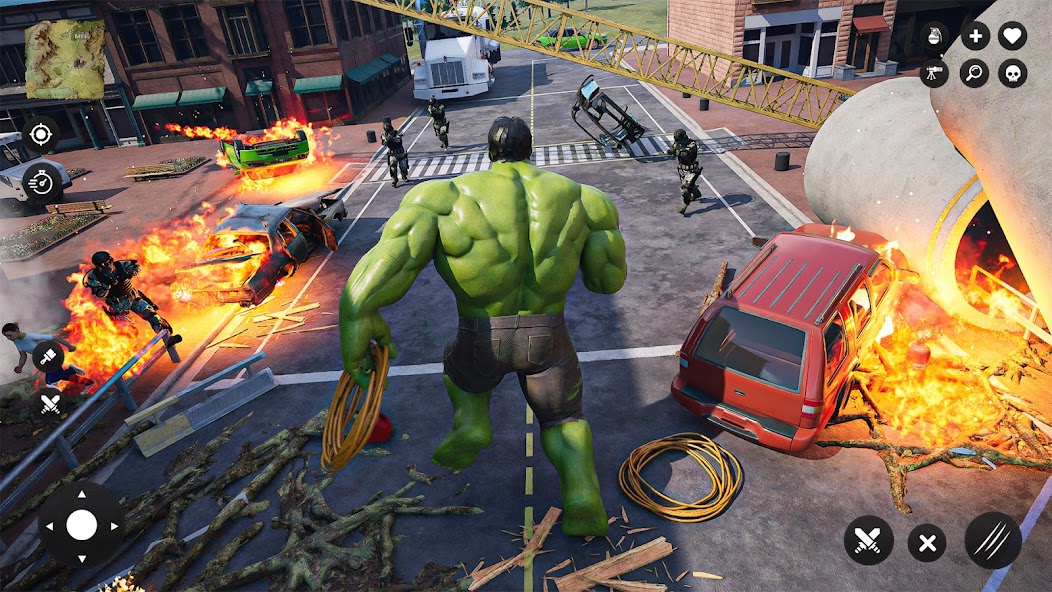
Task: Activate the telescope on tripod icon
Action: pyautogui.click(x=934, y=73)
